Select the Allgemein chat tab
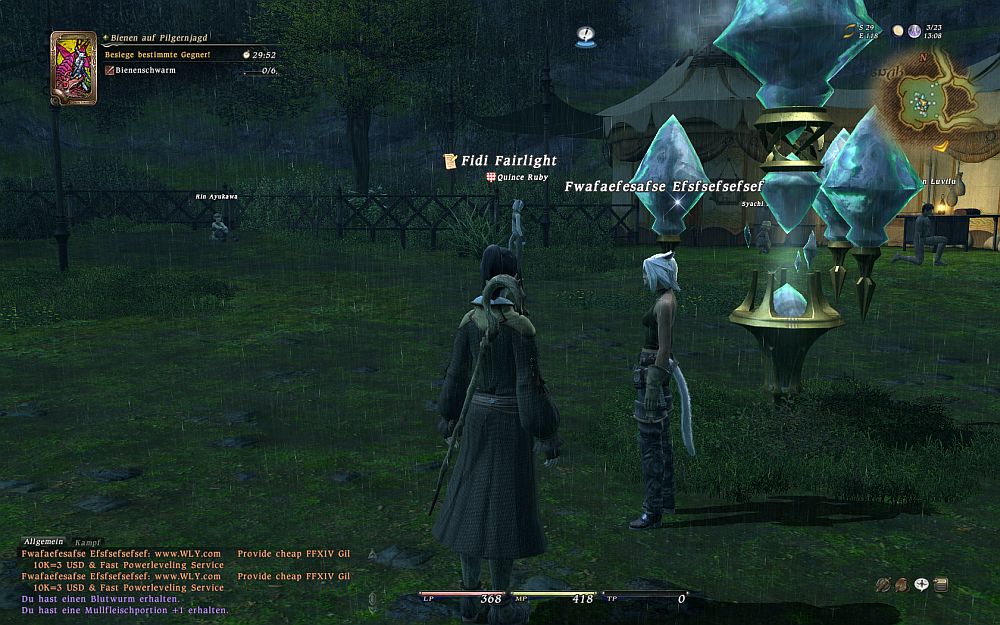This screenshot has width=1000, height=625. (43, 541)
